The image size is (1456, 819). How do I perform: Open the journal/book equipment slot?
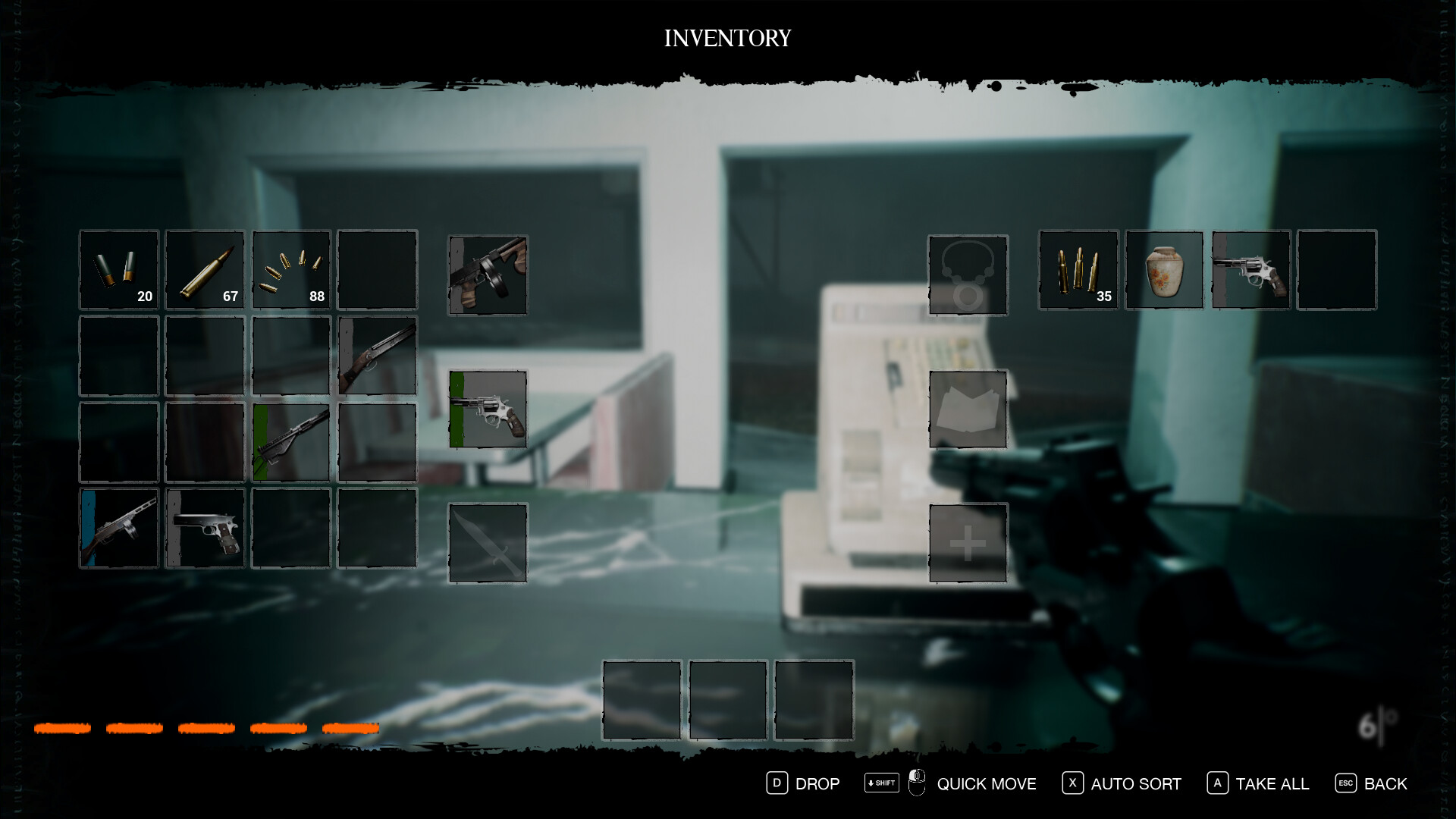coord(968,409)
